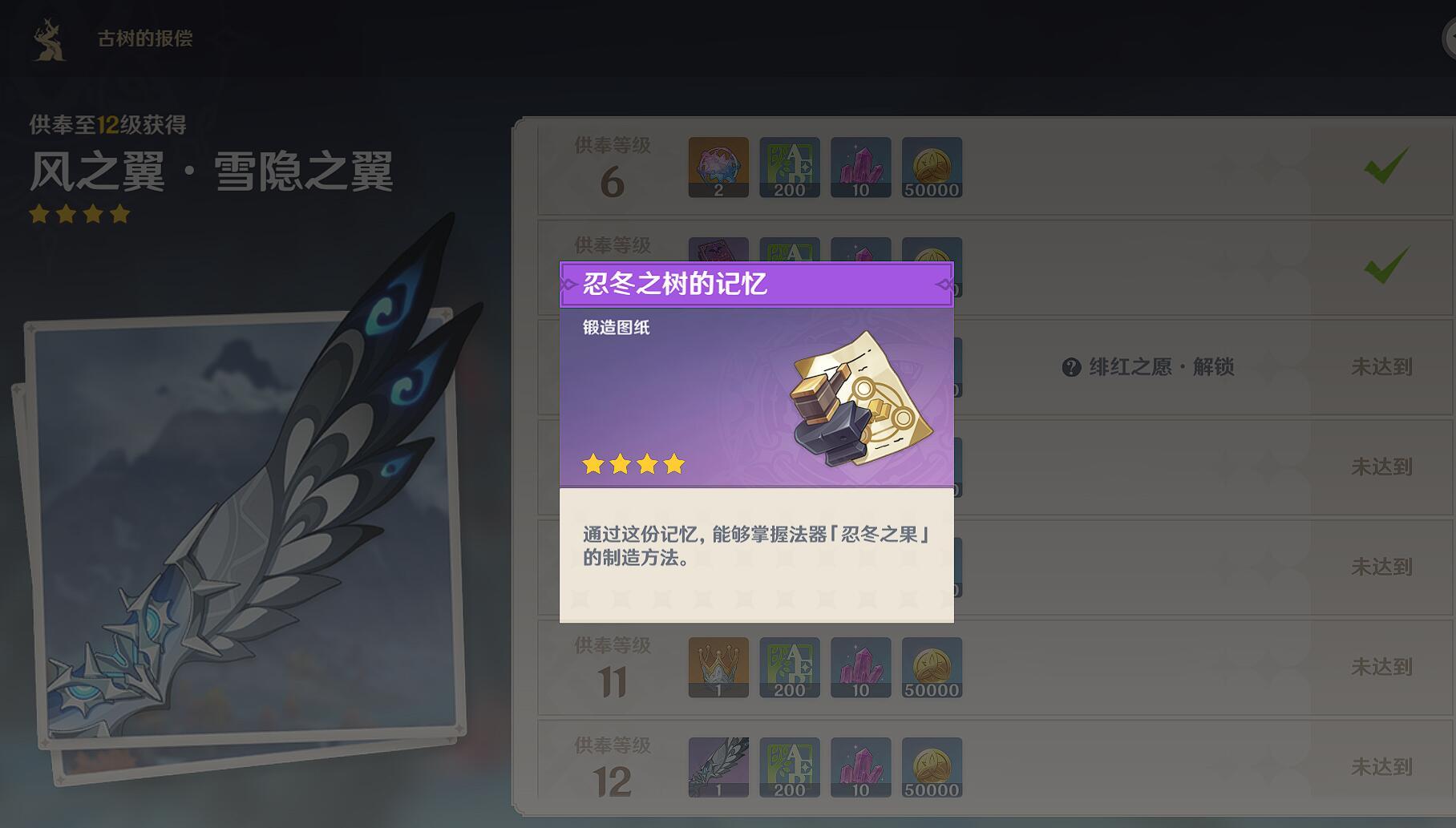
Task: Select the weapon billet icon at level 6
Action: tap(718, 167)
